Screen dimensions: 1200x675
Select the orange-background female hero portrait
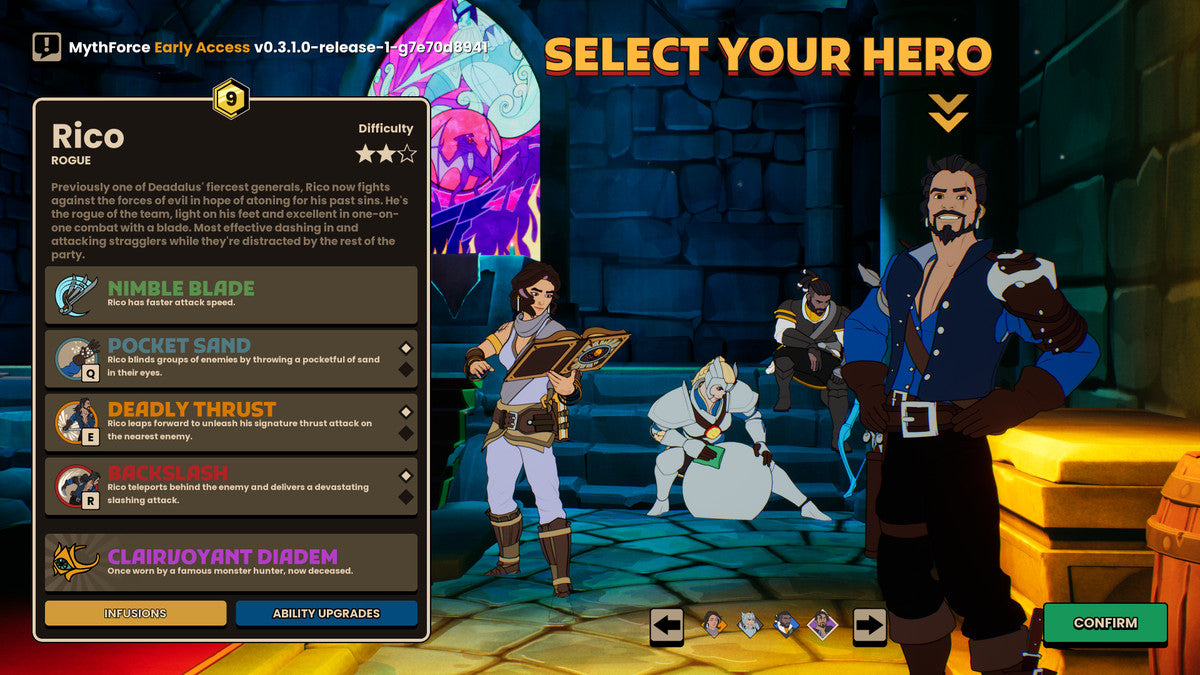[x=714, y=625]
